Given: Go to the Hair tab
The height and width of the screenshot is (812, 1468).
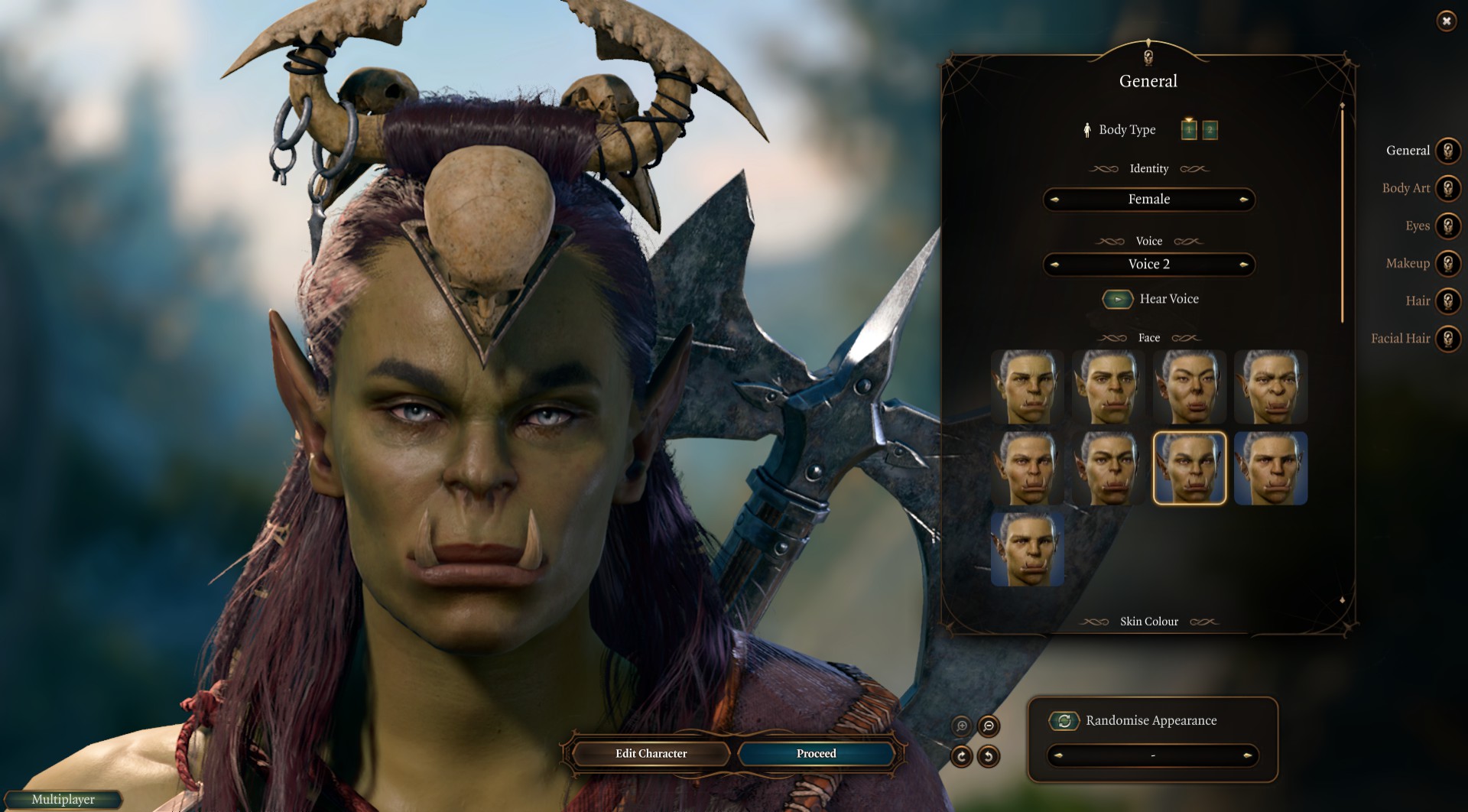Looking at the screenshot, I should (x=1447, y=300).
